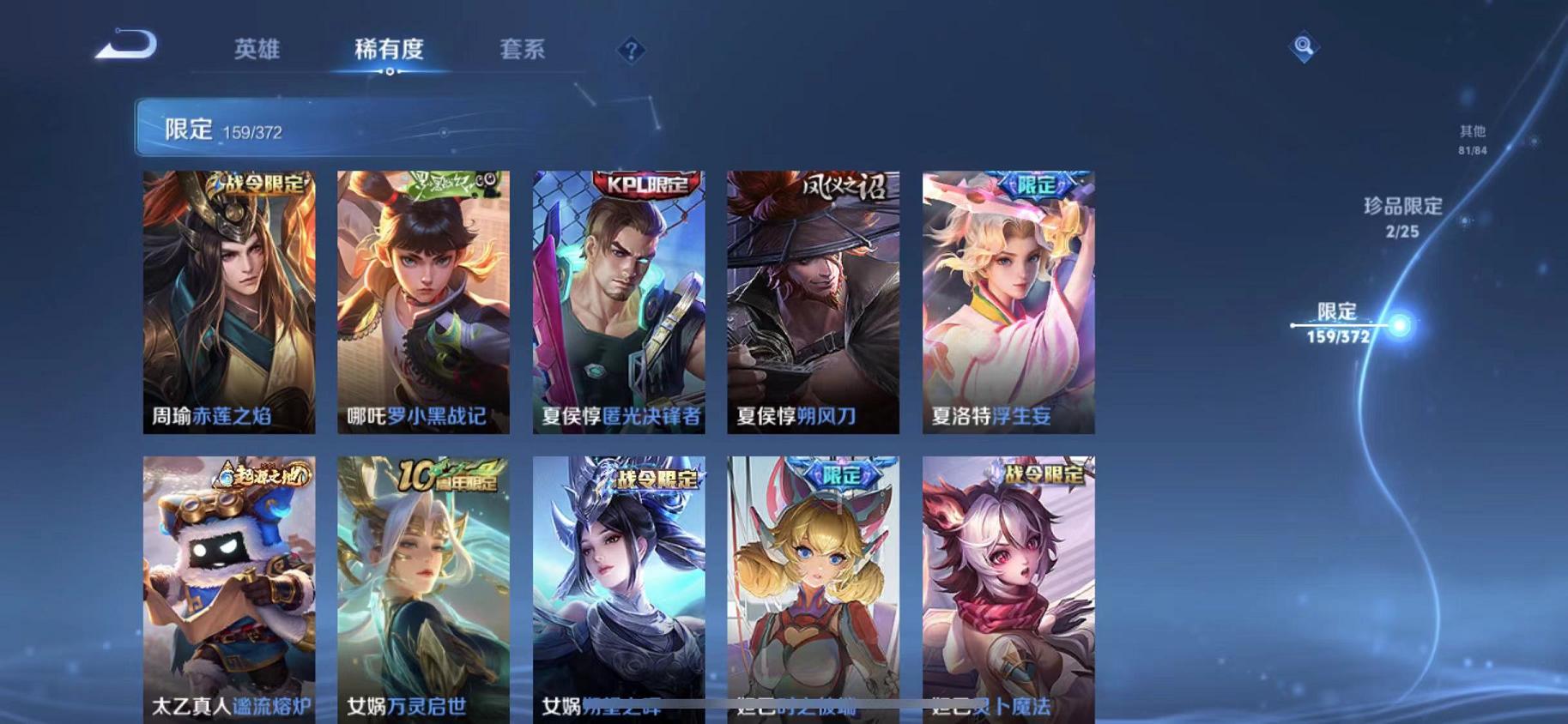Open the 周瑜赤莲之焰 skin card
Viewport: 1568px width, 724px height.
point(229,300)
